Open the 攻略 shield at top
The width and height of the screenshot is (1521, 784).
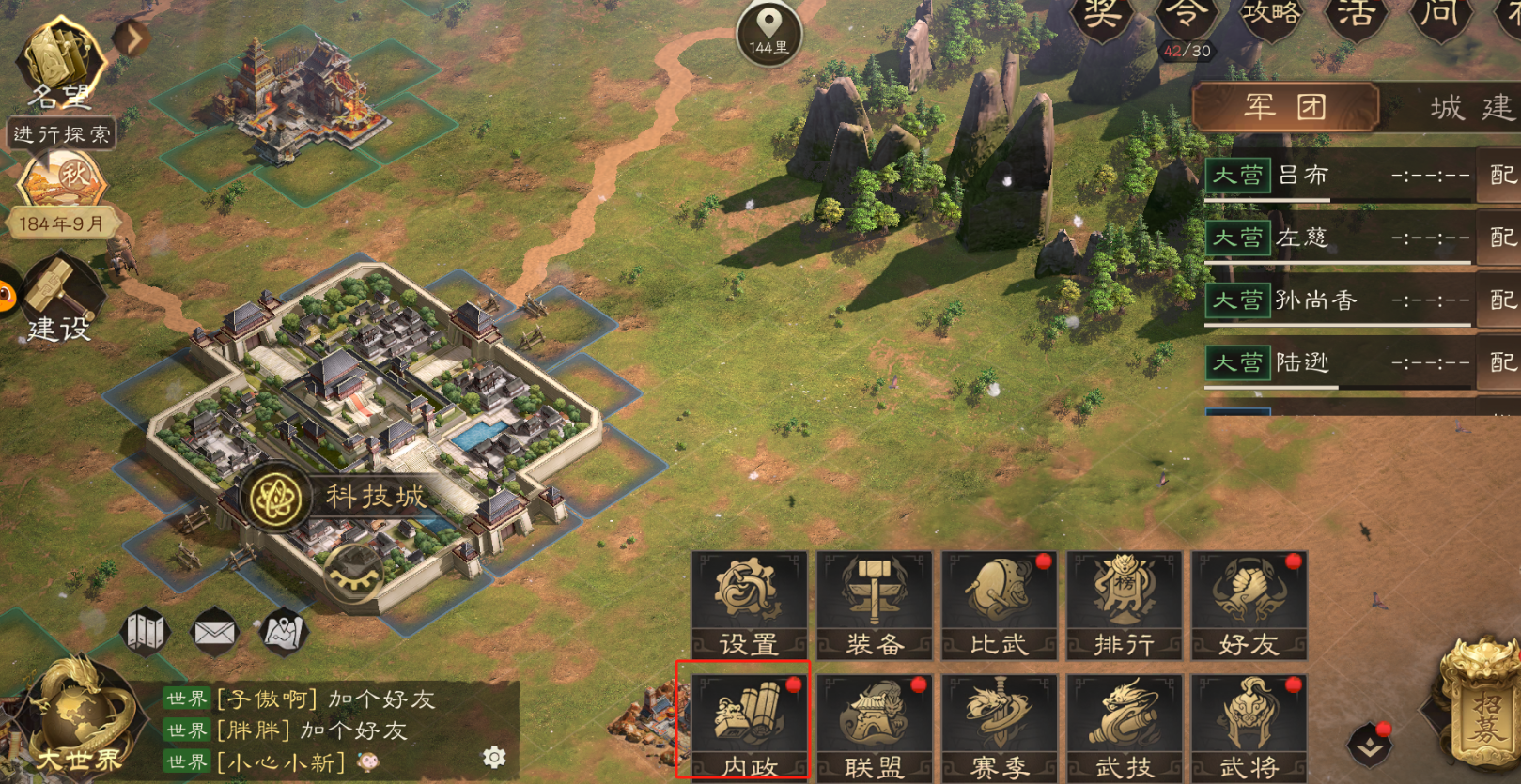pos(1273,19)
